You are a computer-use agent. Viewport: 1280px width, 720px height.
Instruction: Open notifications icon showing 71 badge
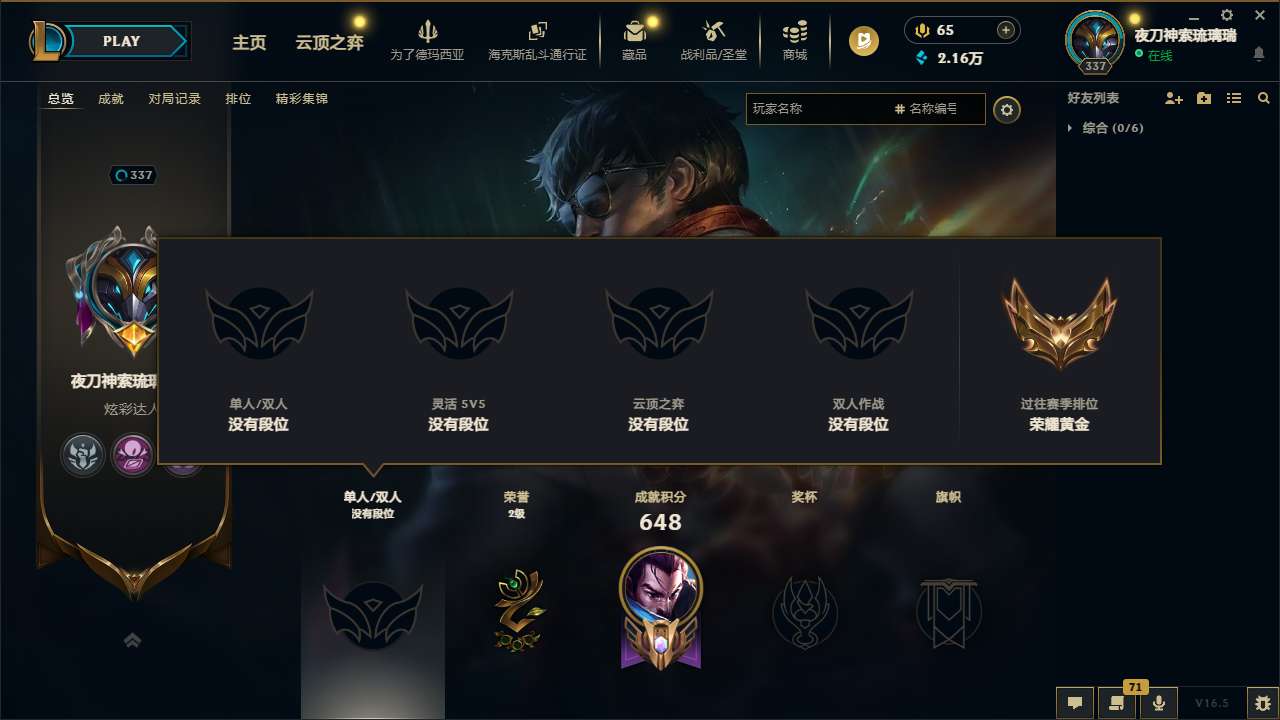1117,703
